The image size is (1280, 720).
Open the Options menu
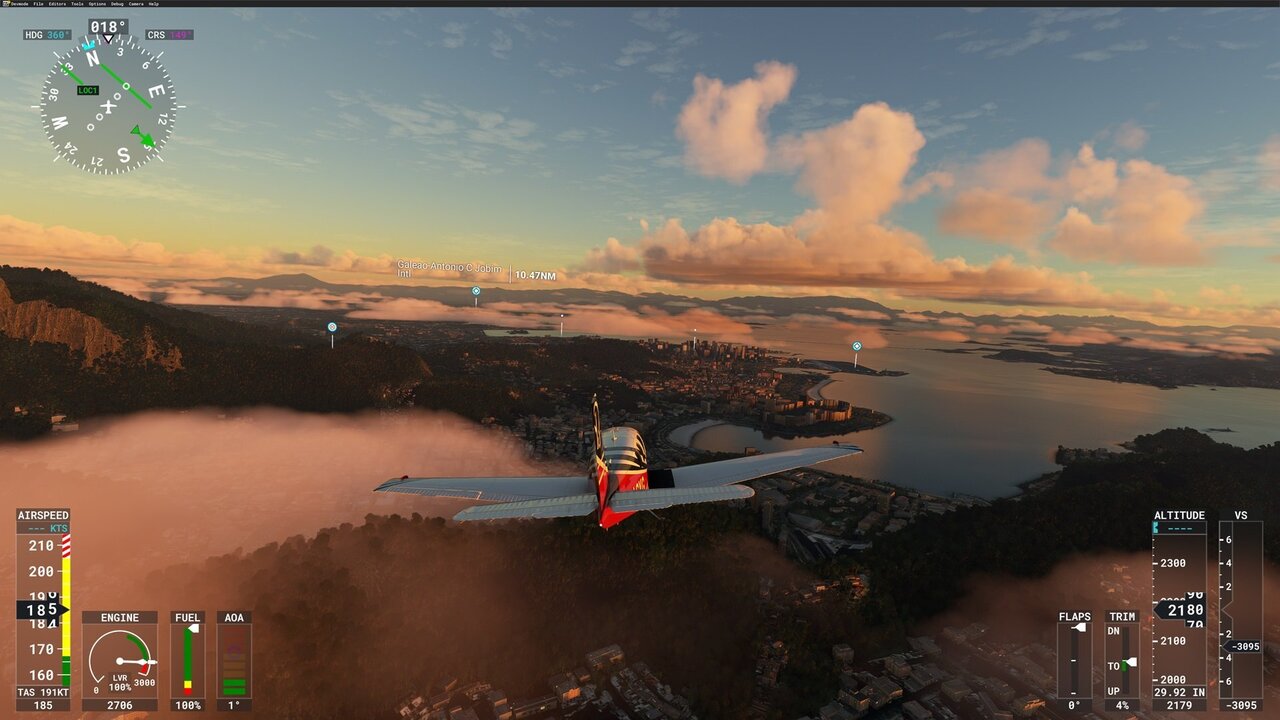tap(97, 4)
